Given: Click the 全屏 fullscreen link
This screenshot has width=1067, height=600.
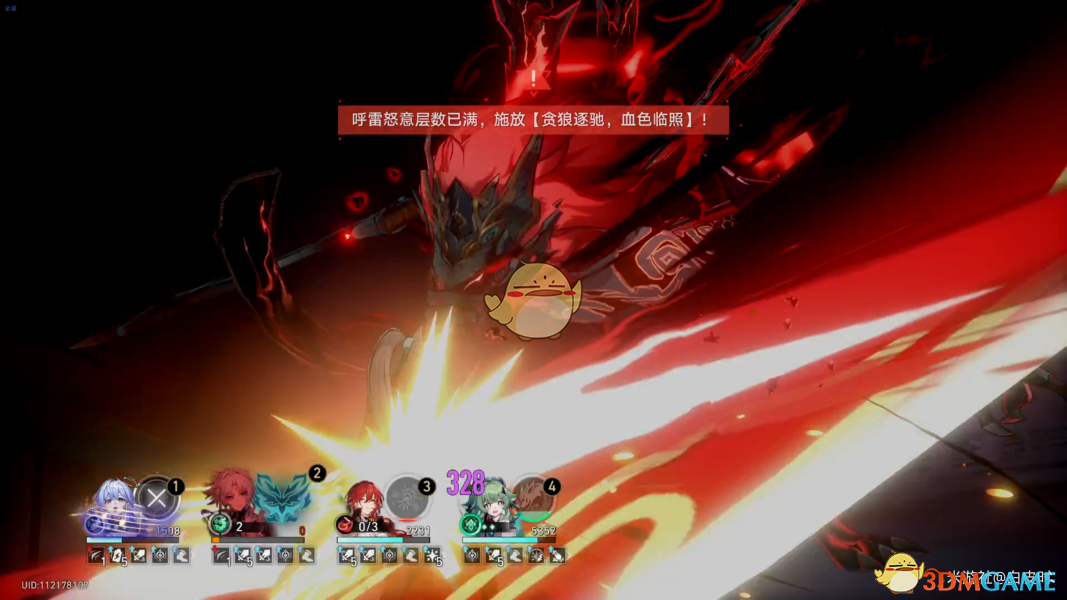Looking at the screenshot, I should [10, 7].
